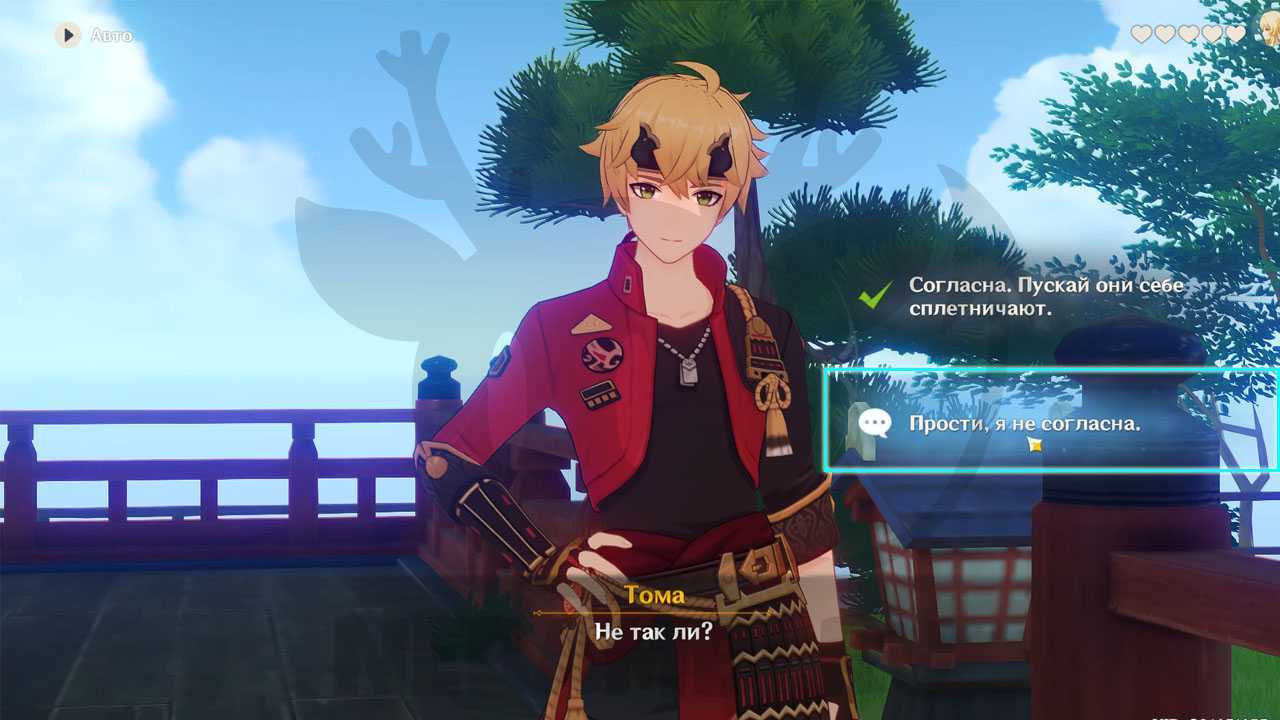Choose reply "Согласна. Пускай они себе сплетничают."
Screen dimensions: 1280x720
pyautogui.click(x=1045, y=297)
